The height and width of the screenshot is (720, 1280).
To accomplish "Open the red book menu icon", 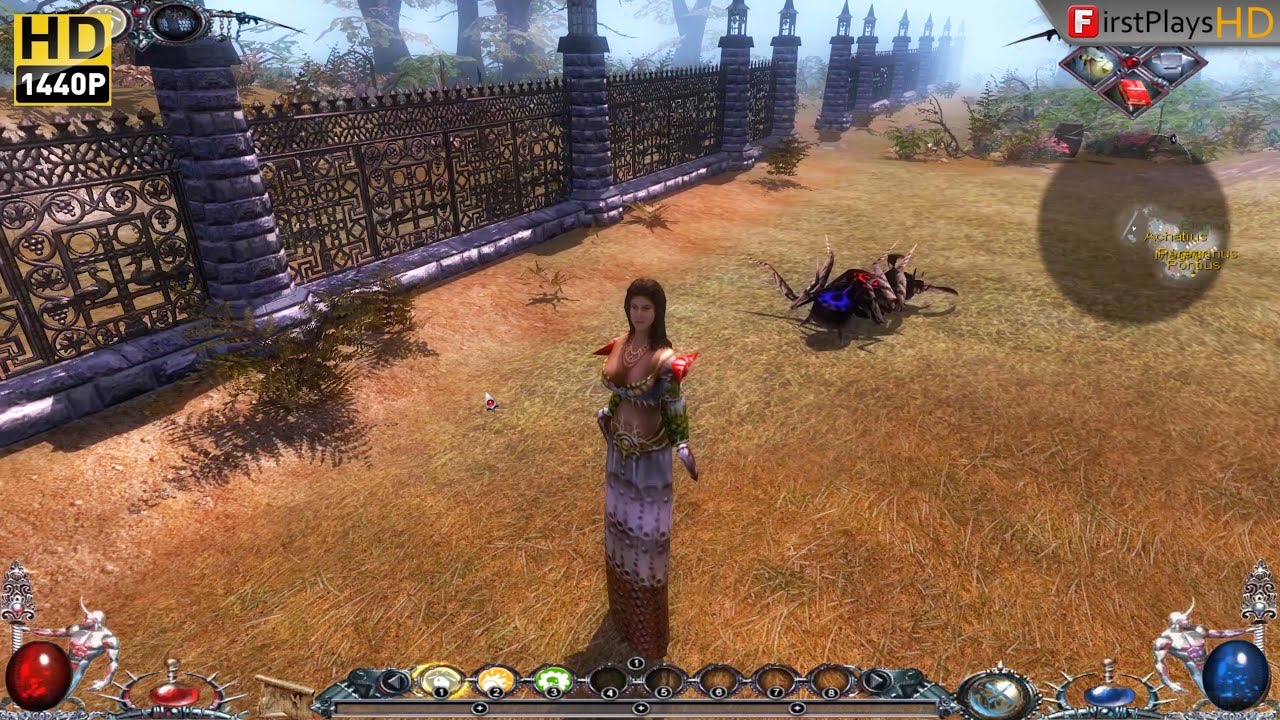I will tap(1132, 94).
